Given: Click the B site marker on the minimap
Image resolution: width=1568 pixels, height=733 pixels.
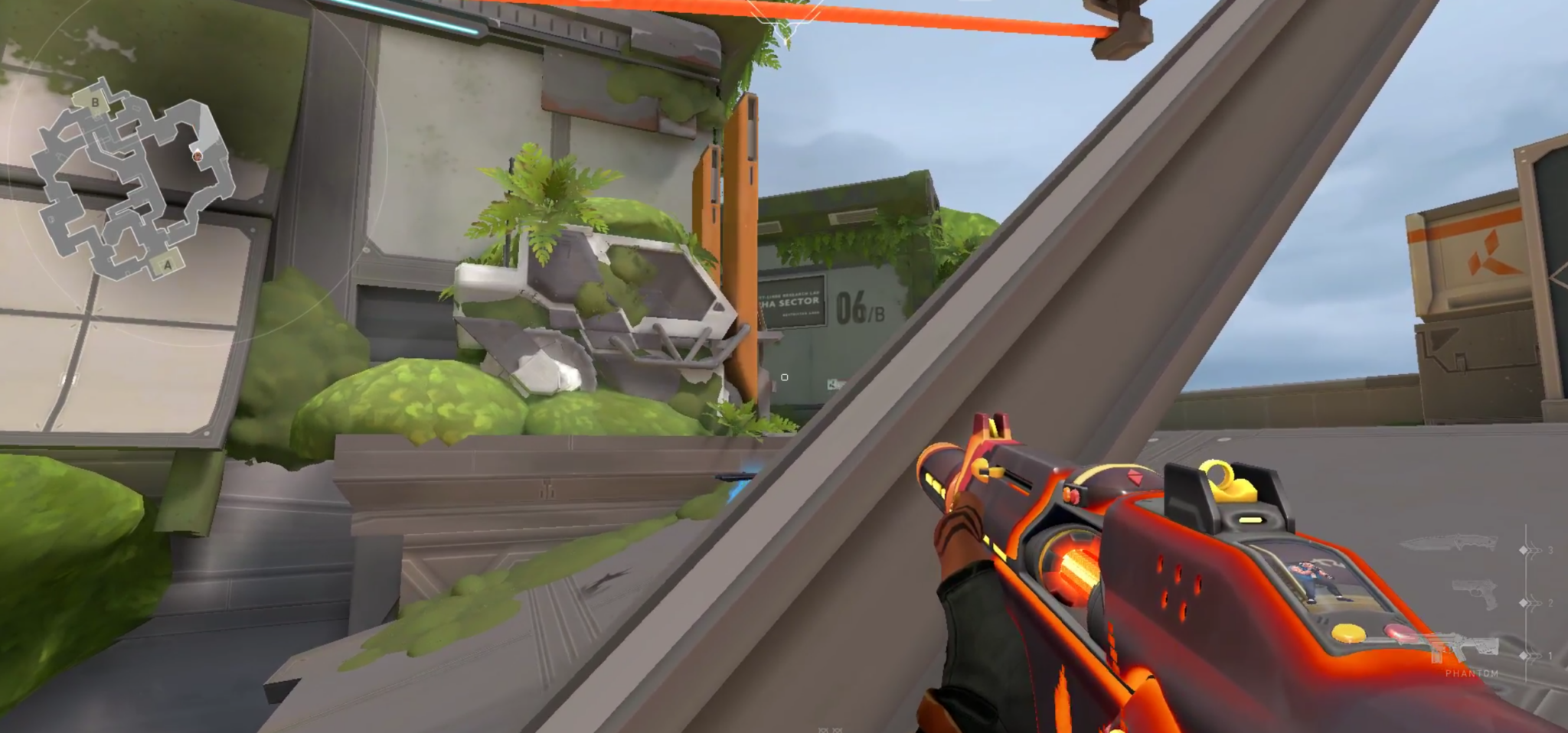Looking at the screenshot, I should pyautogui.click(x=94, y=102).
